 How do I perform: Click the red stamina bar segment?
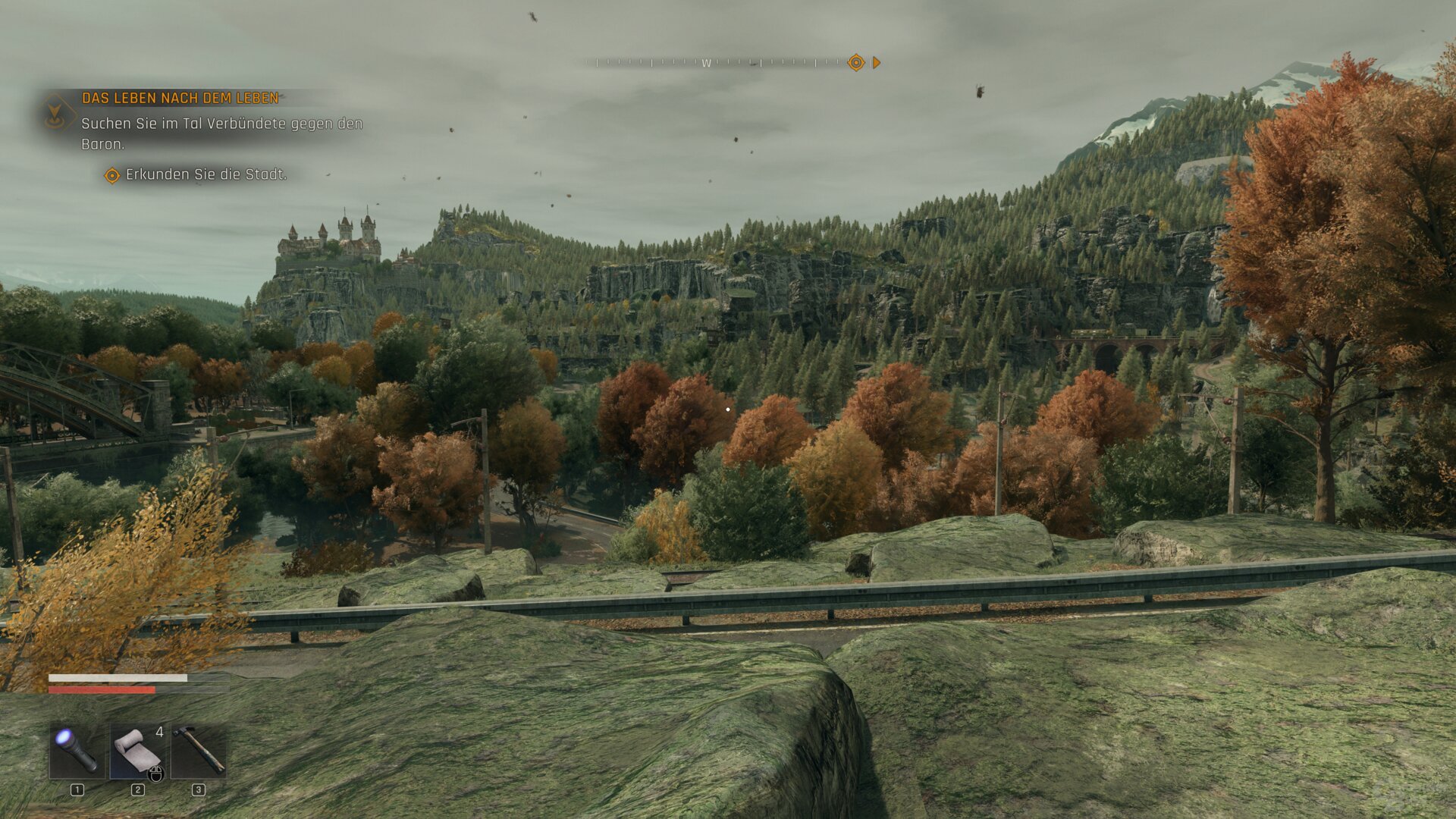tap(101, 690)
